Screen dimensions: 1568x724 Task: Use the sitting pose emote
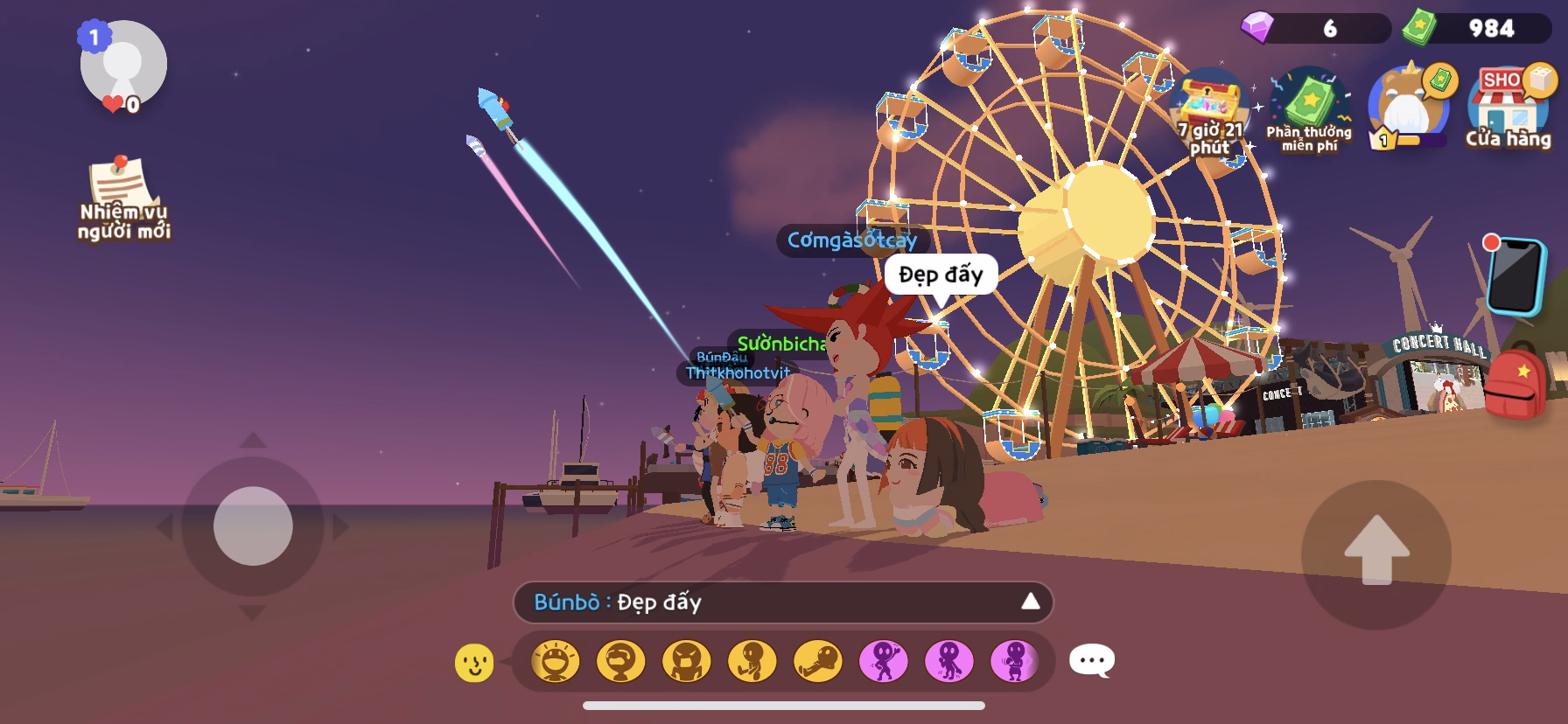(x=752, y=661)
